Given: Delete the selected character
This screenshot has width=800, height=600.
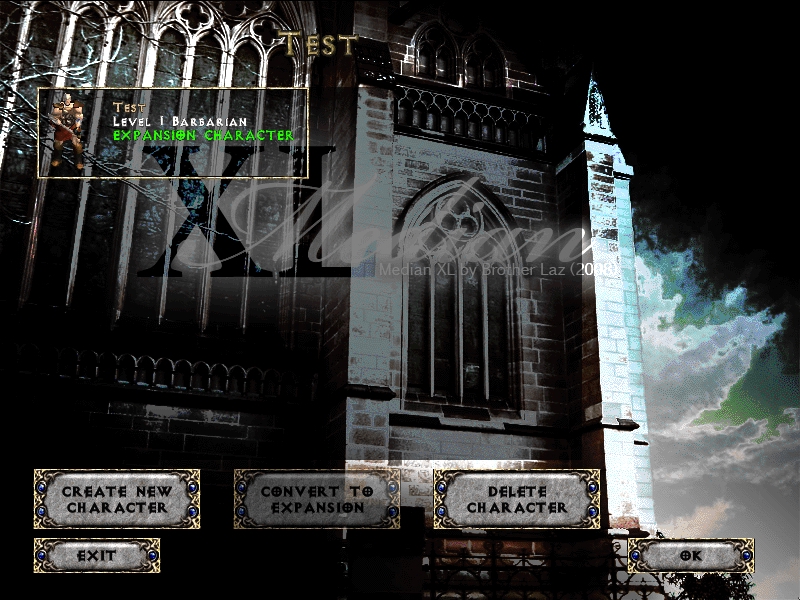Looking at the screenshot, I should click(x=516, y=499).
